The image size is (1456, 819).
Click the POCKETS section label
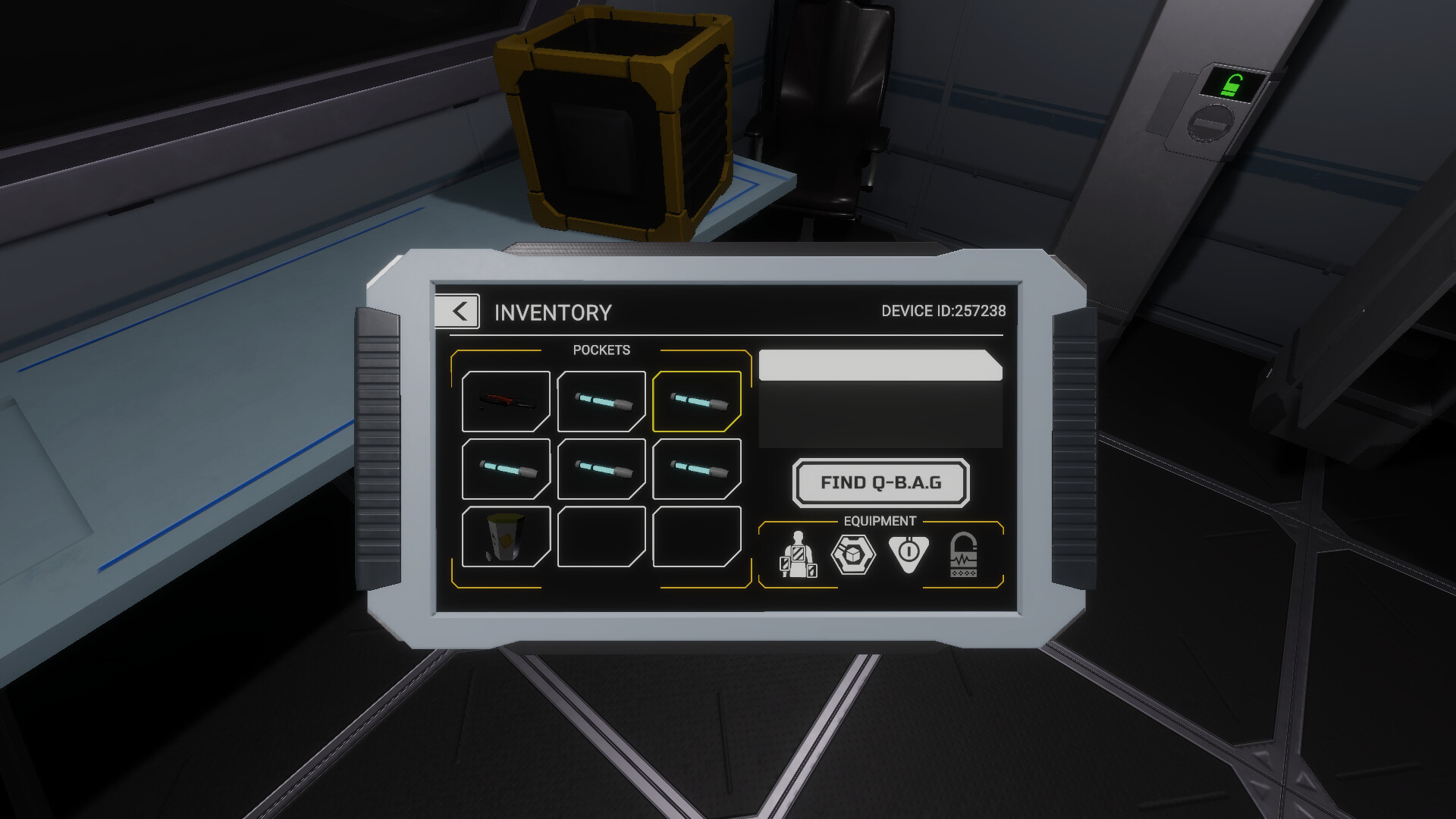coord(602,350)
